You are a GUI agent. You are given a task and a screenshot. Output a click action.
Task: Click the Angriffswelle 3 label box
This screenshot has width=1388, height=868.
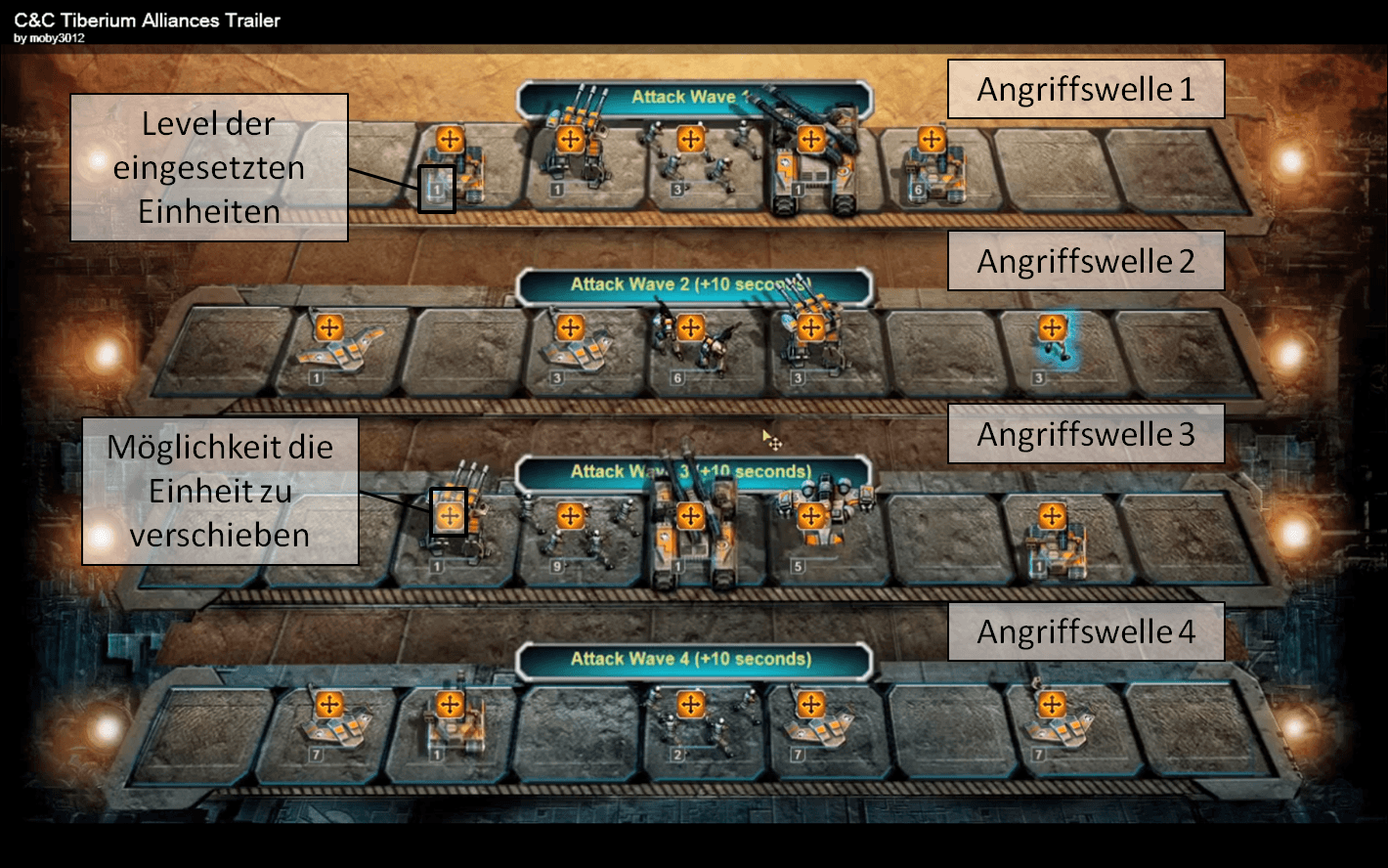pos(1085,432)
